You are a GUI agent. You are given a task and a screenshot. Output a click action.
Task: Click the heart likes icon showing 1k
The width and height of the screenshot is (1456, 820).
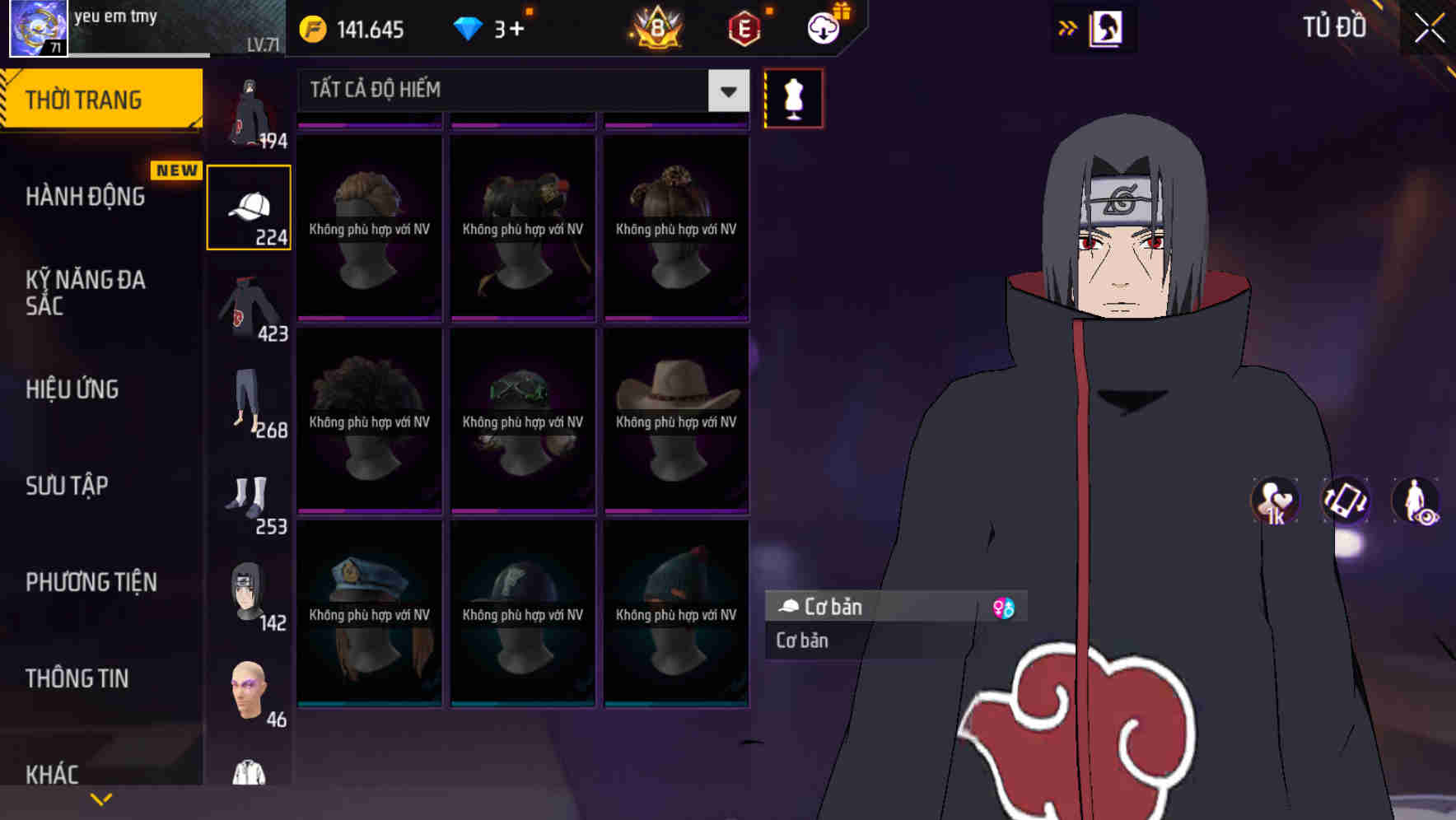1273,501
